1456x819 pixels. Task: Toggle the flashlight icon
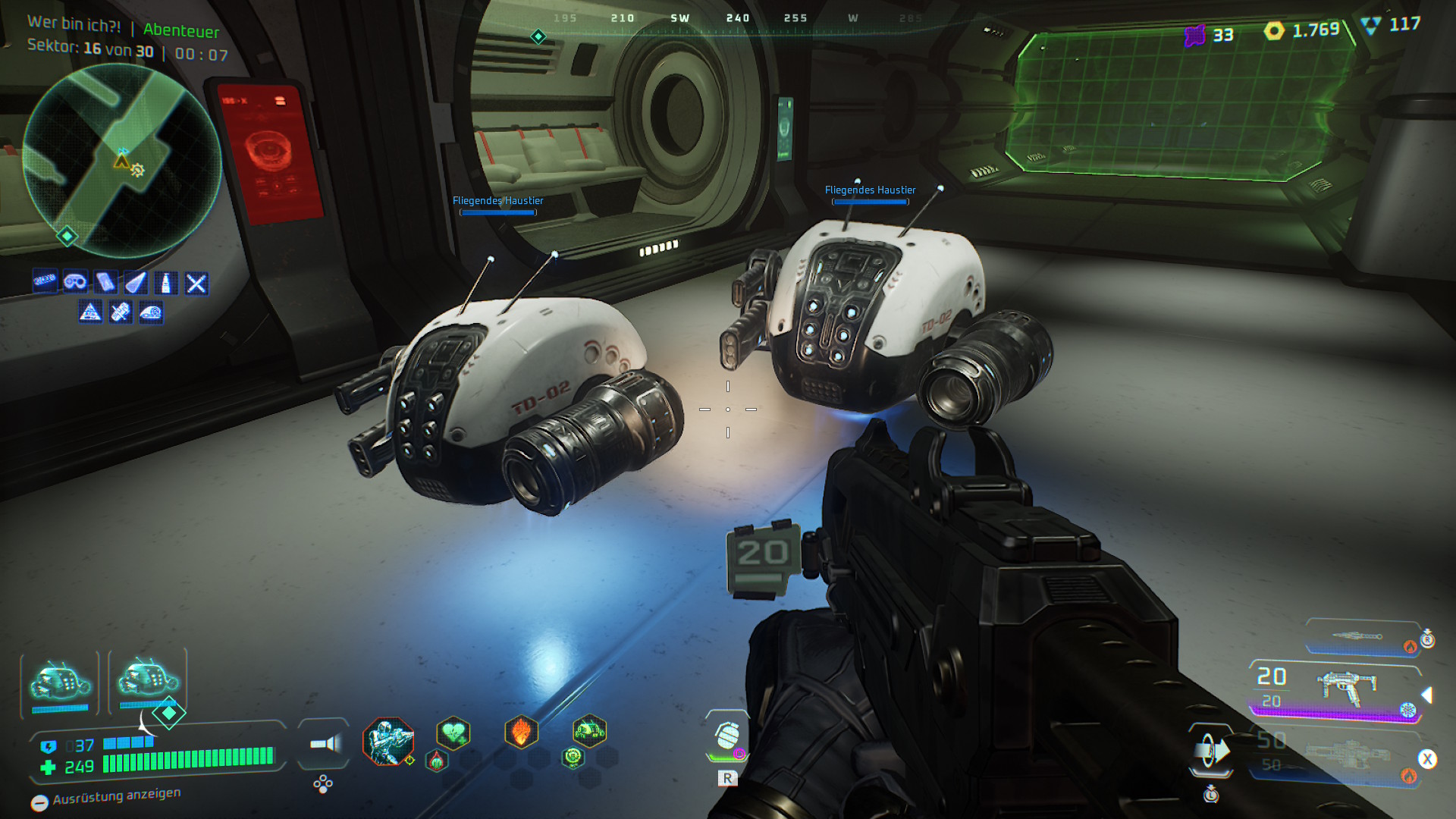(325, 744)
